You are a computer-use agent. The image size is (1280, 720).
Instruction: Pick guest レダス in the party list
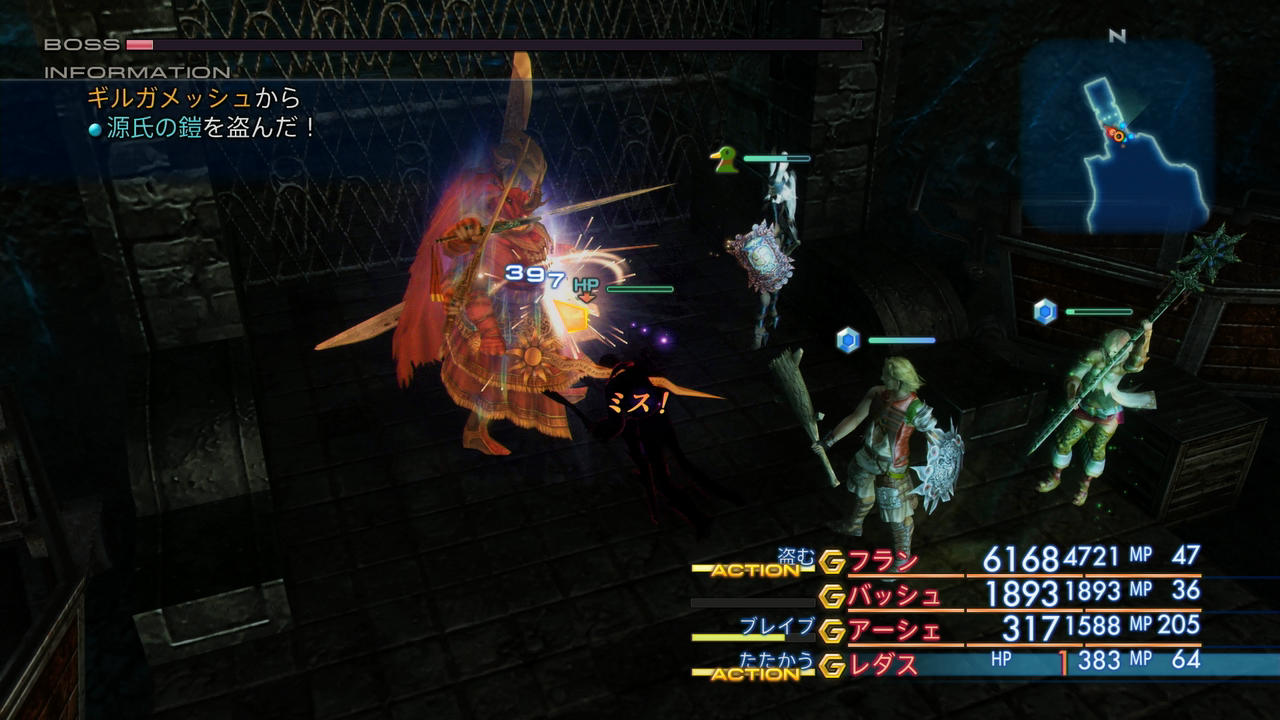[x=884, y=664]
